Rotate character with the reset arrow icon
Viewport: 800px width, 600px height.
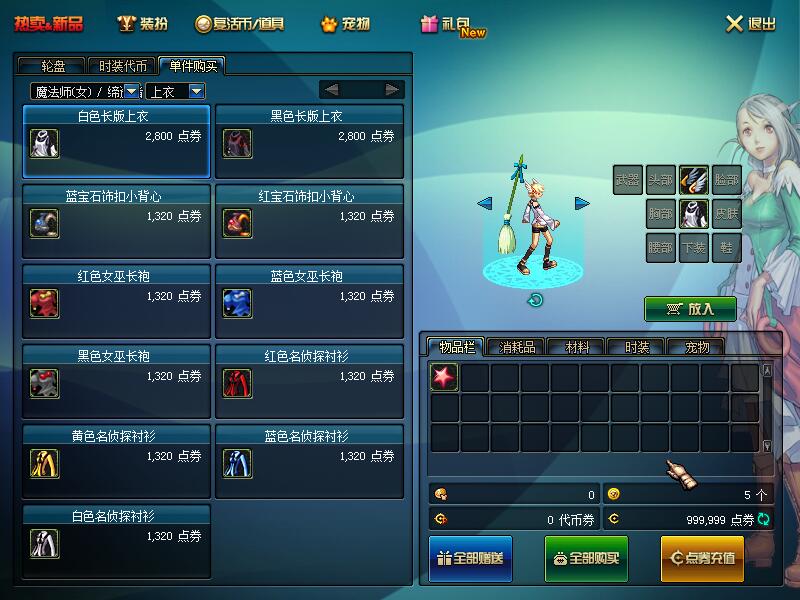coord(535,299)
